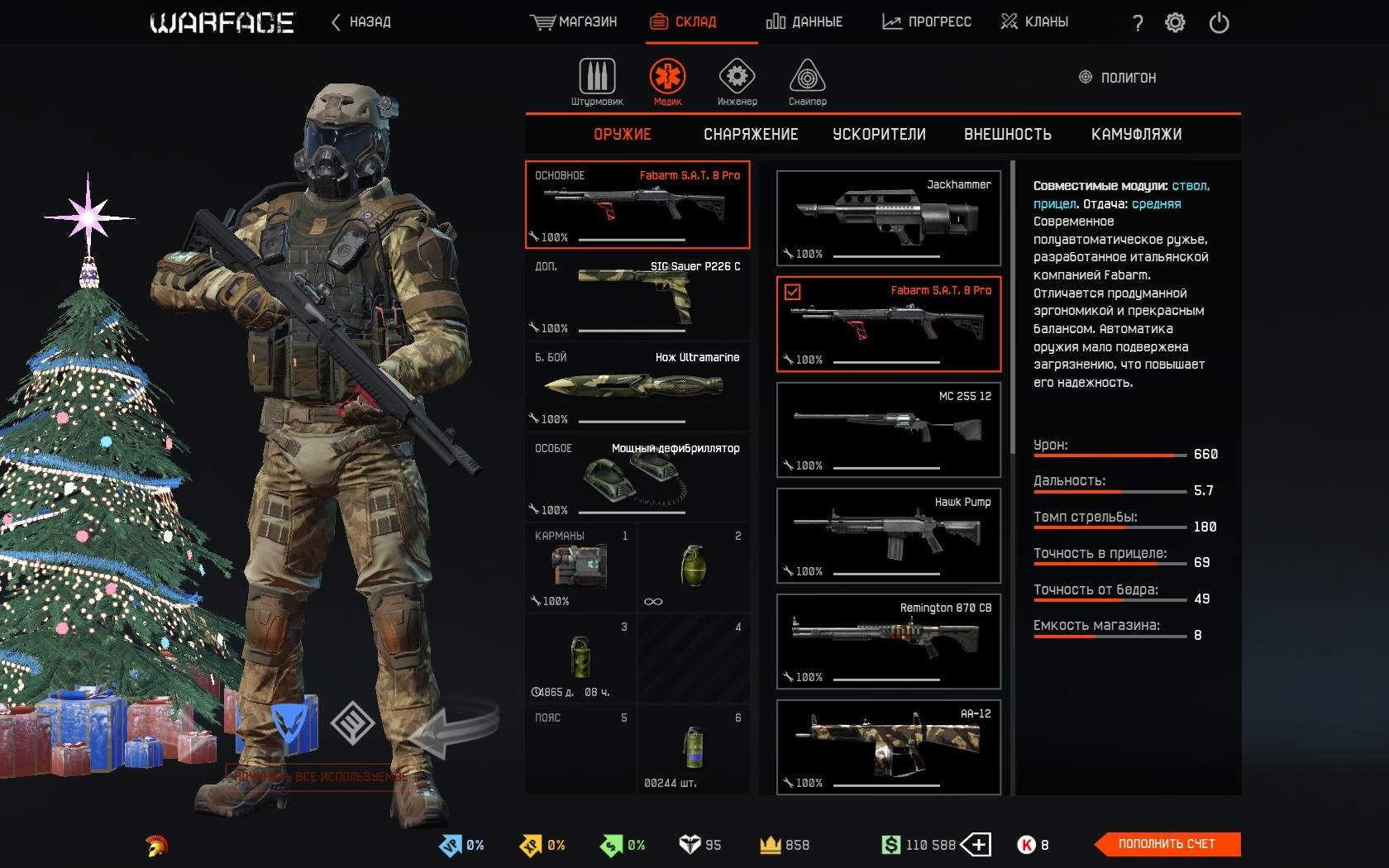Click the help question mark icon

click(x=1136, y=23)
